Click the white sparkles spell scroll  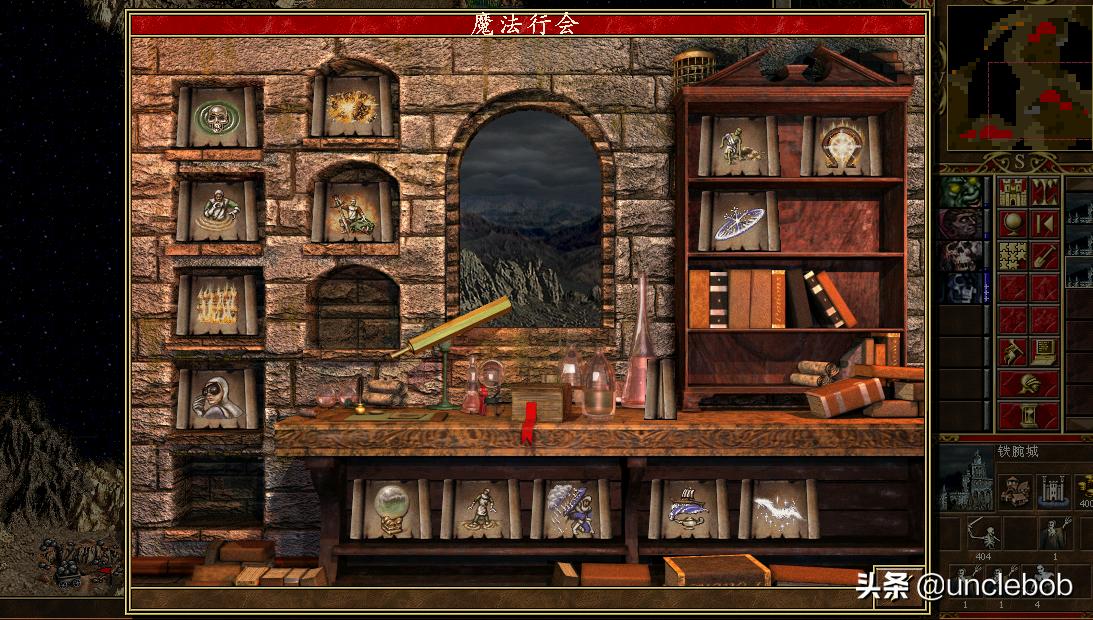click(779, 509)
